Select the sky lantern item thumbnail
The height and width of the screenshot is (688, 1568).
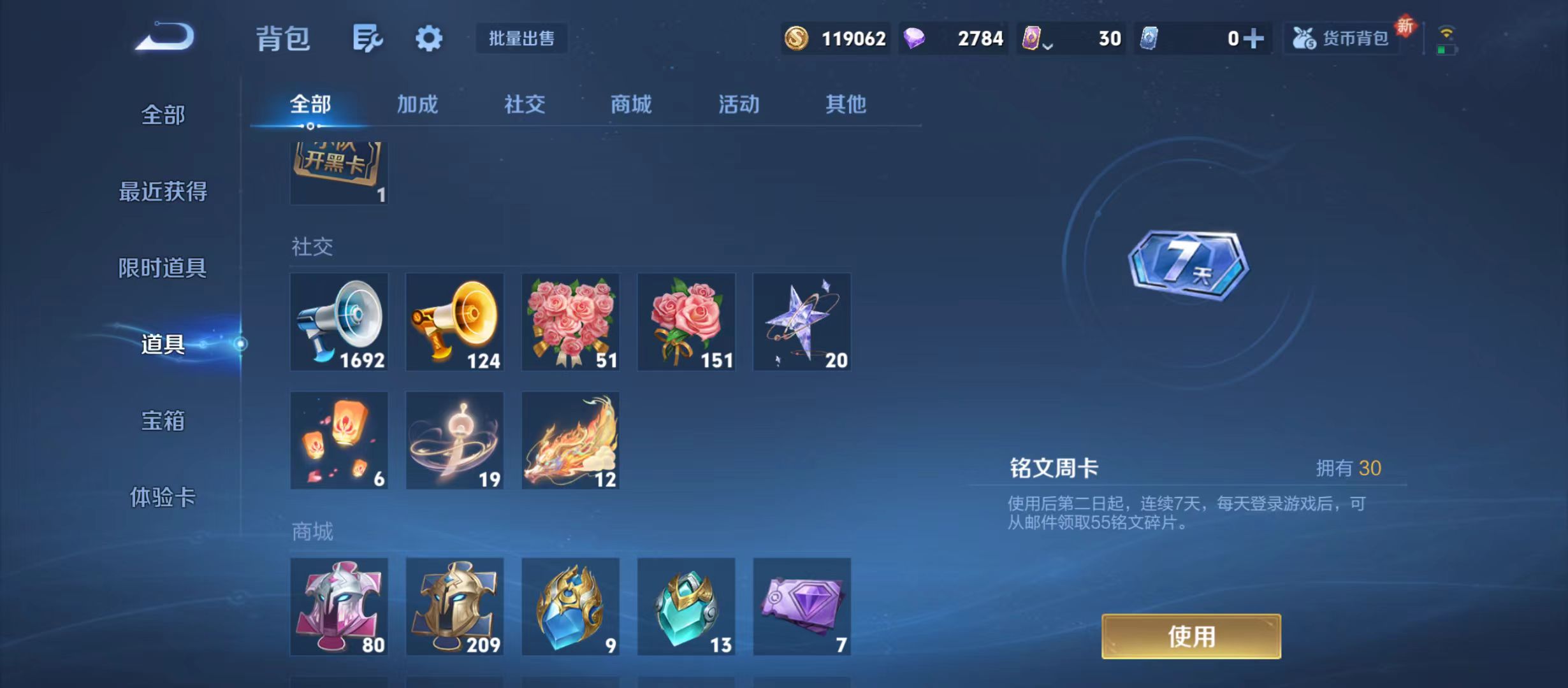click(339, 440)
